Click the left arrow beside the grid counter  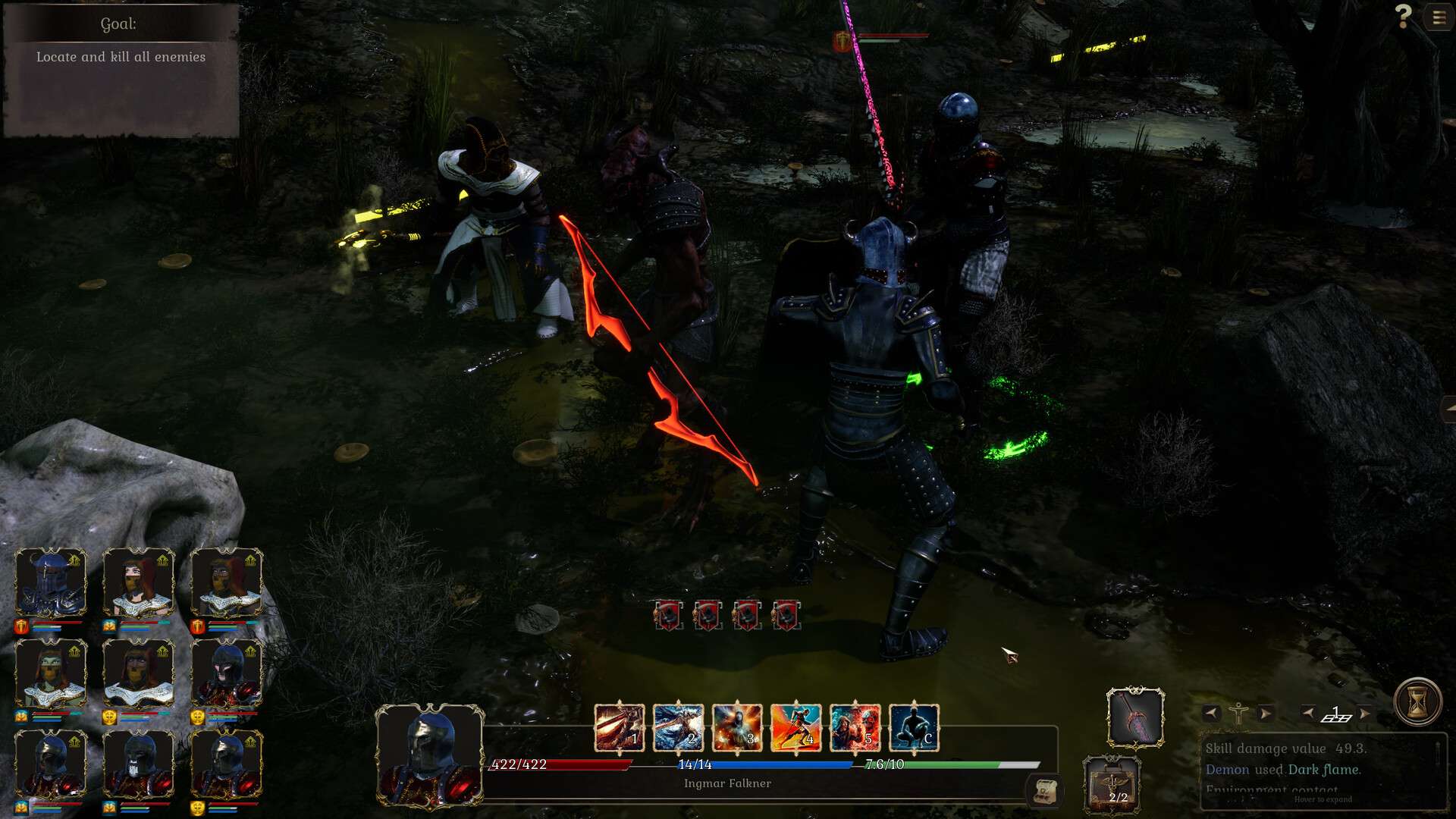tap(1308, 713)
